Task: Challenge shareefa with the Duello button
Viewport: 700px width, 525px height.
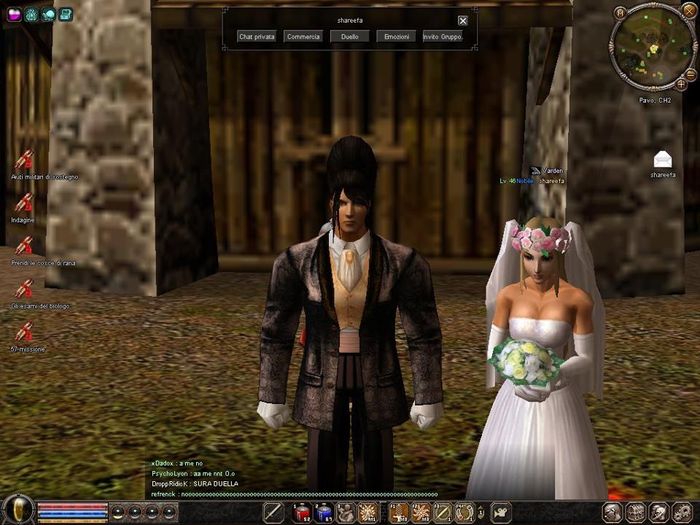Action: click(x=349, y=36)
